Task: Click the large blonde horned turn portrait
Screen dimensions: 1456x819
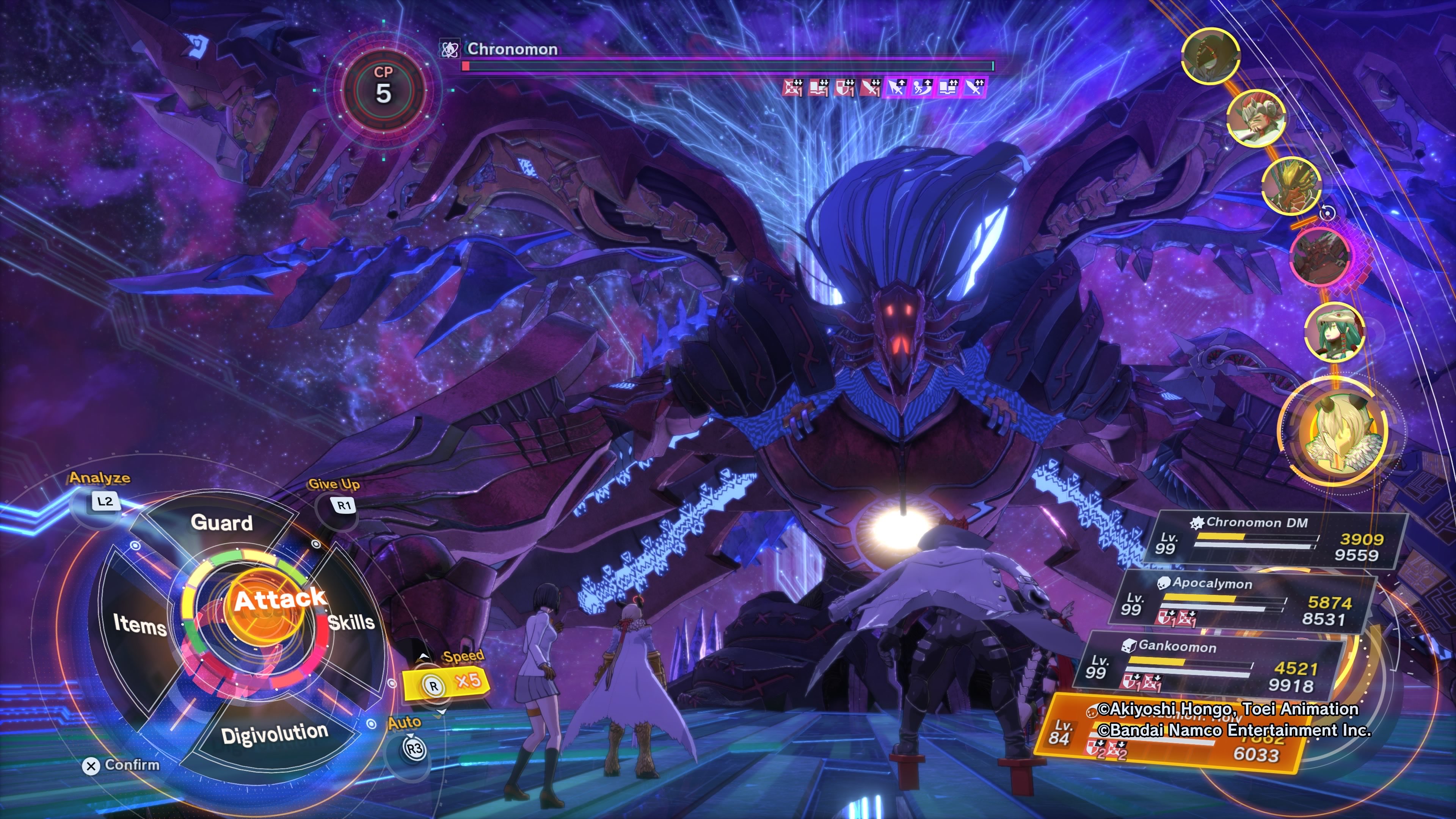Action: pos(1333,431)
